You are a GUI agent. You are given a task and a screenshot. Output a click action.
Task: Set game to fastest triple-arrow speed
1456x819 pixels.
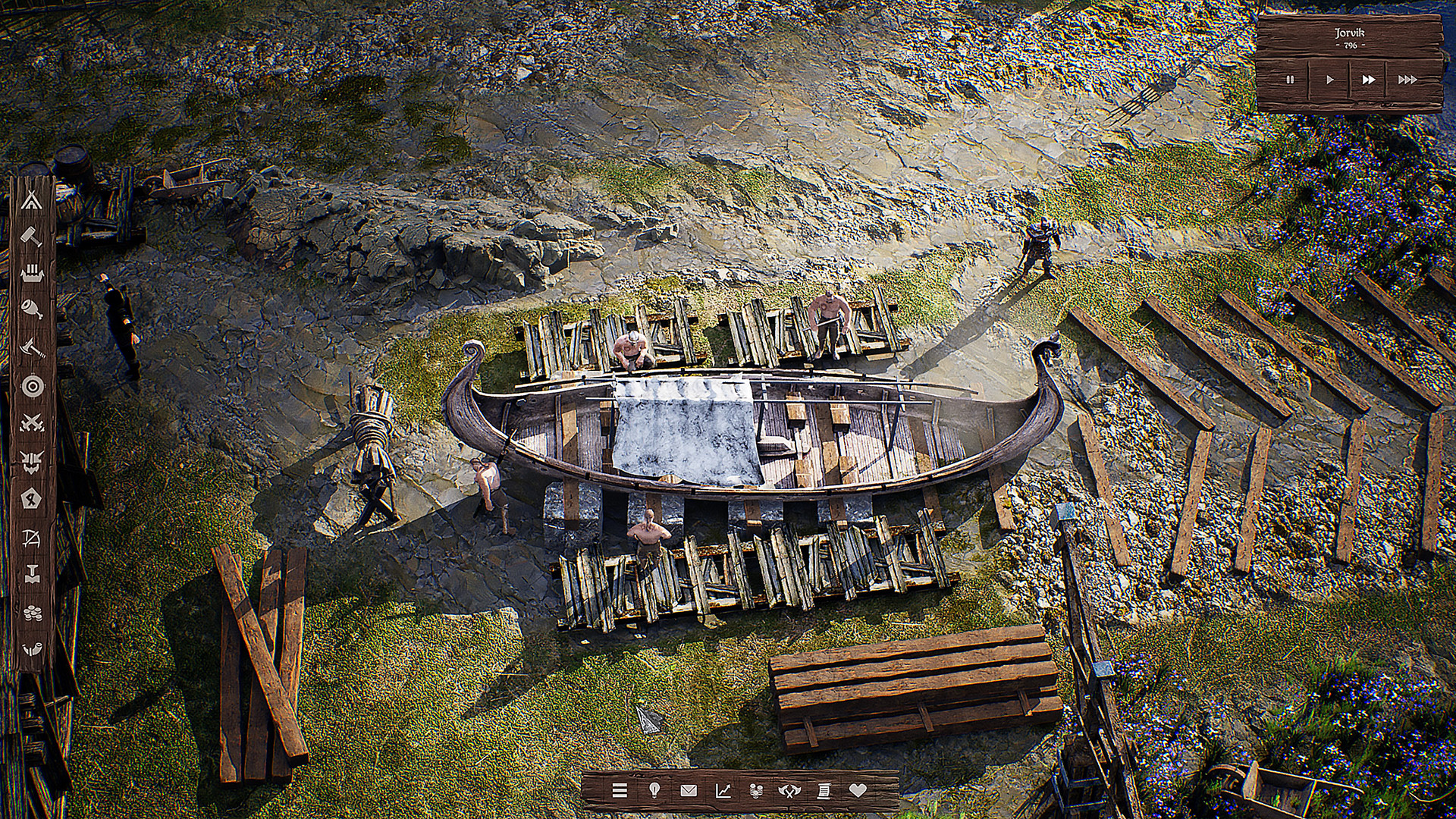point(1409,78)
